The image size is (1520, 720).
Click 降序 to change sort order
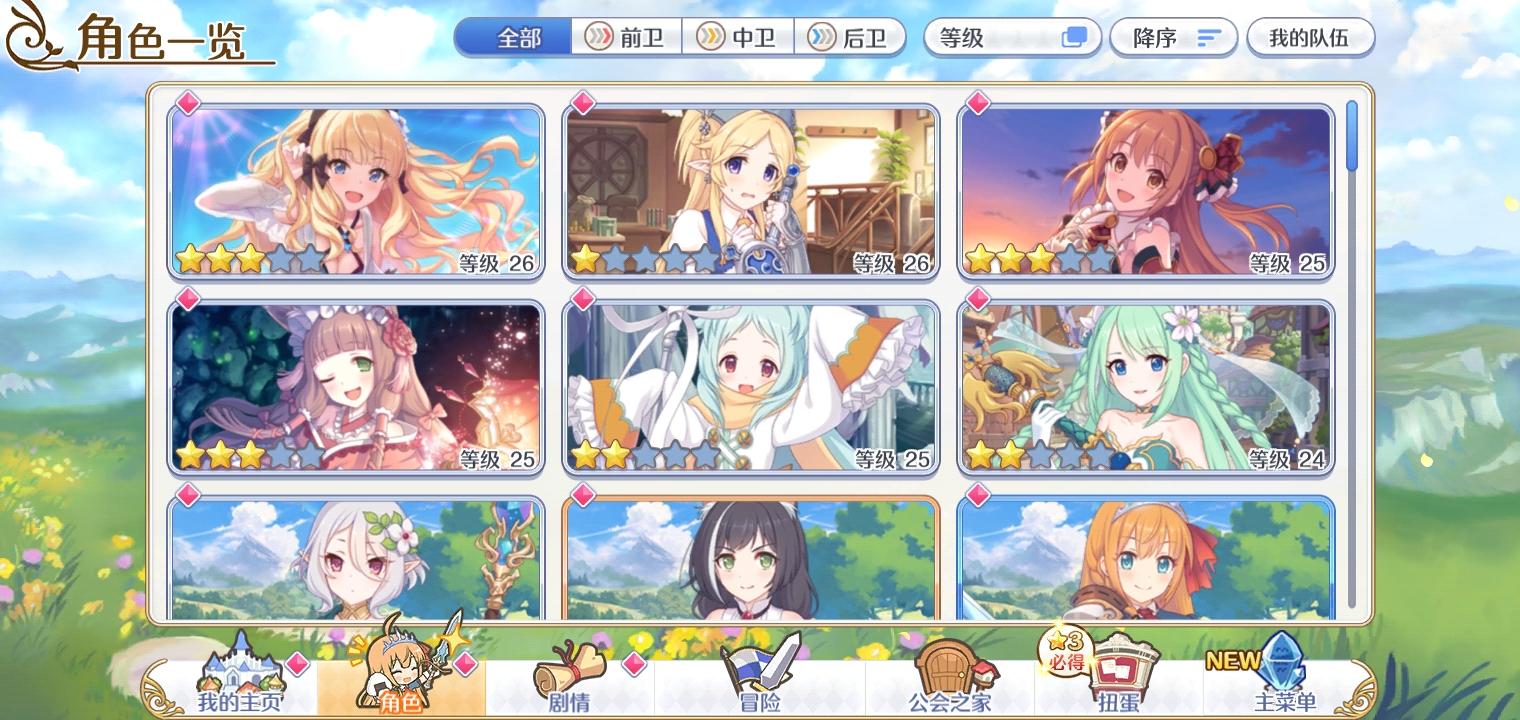[x=1173, y=37]
